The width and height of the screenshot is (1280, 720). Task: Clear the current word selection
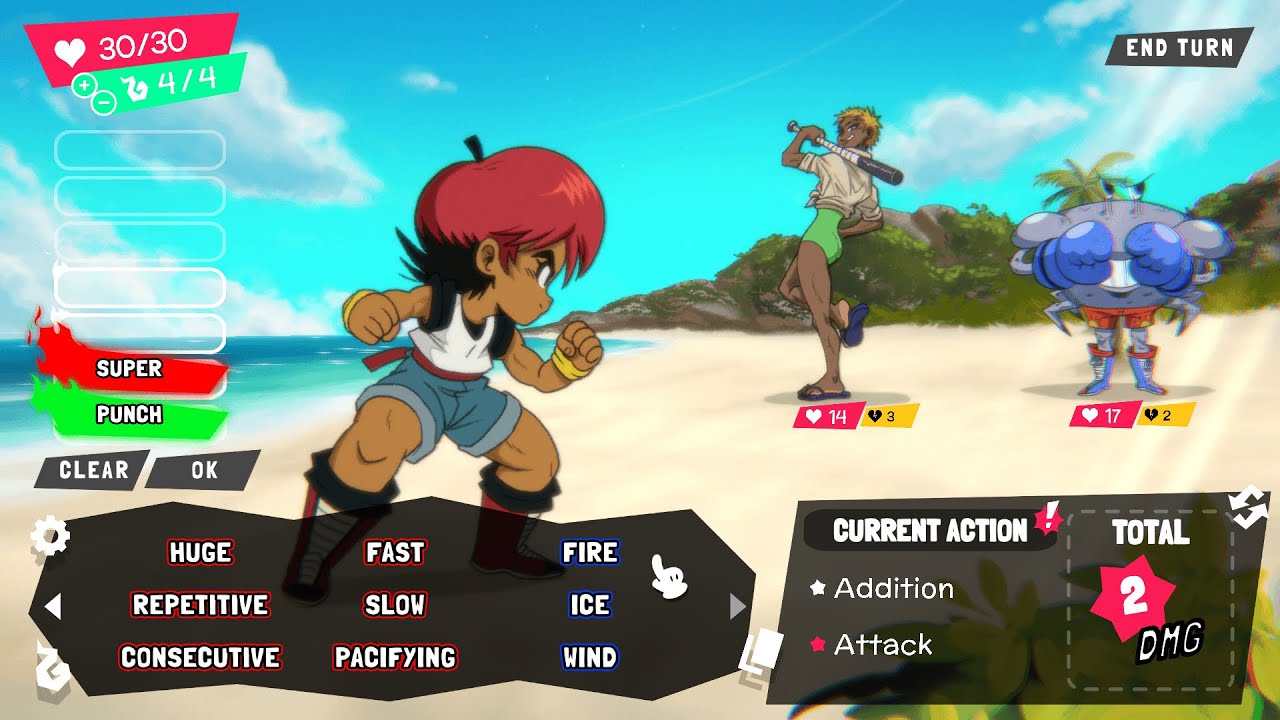[x=93, y=470]
